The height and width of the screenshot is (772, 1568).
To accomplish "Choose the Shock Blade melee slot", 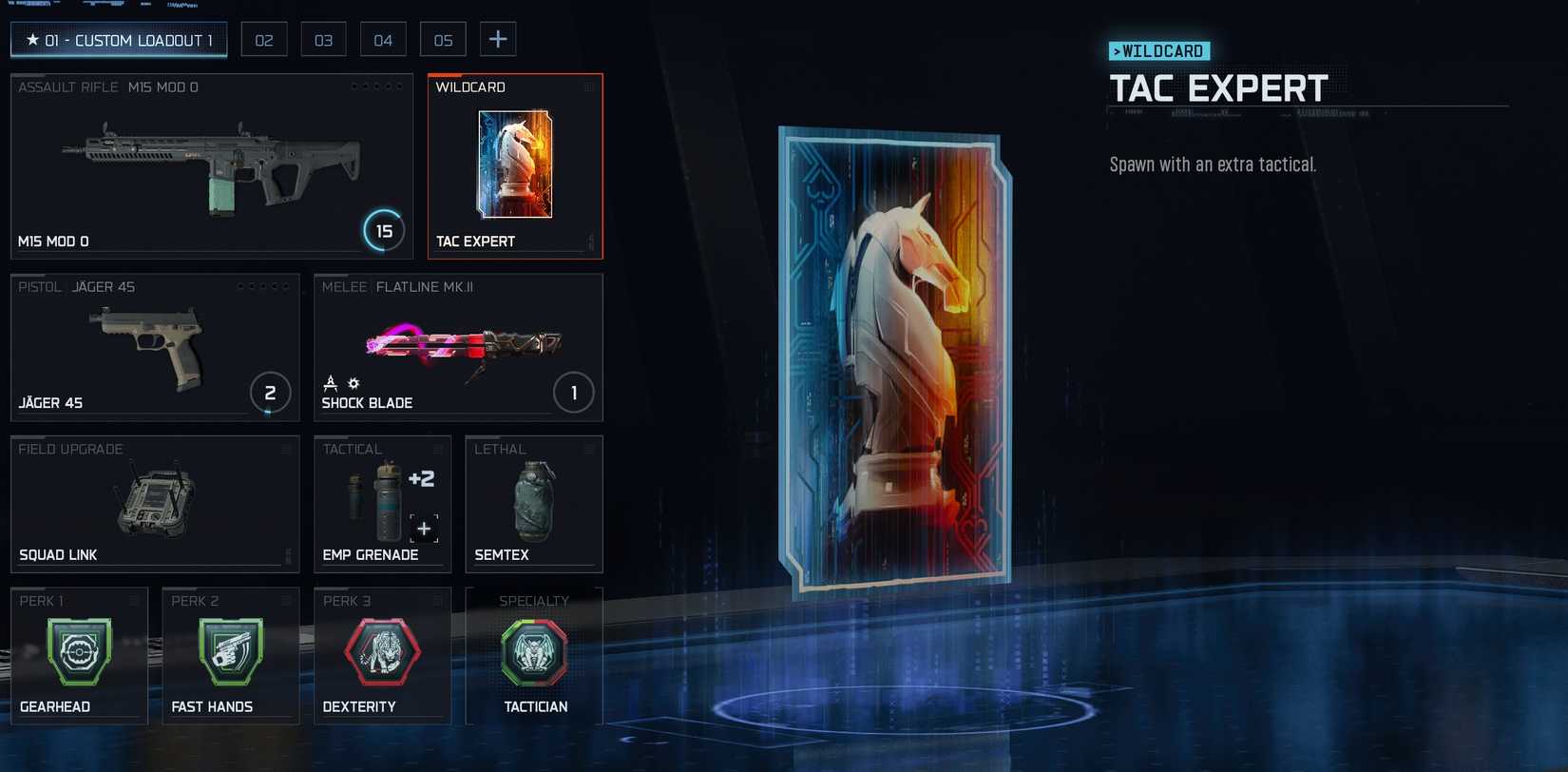I will 458,348.
